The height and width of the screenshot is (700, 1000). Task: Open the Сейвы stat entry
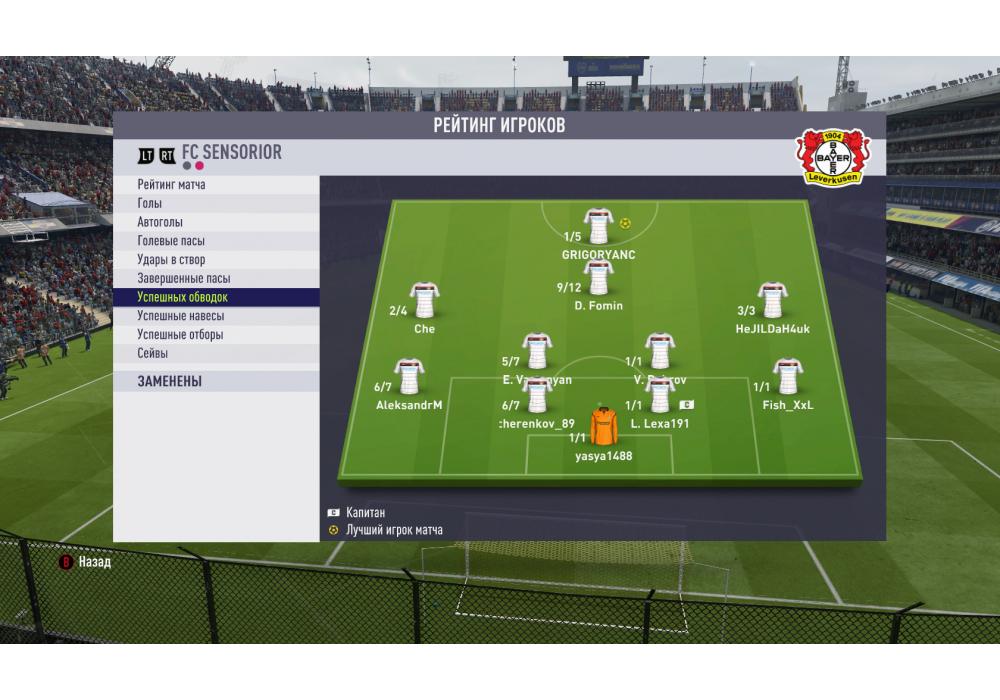[x=216, y=353]
